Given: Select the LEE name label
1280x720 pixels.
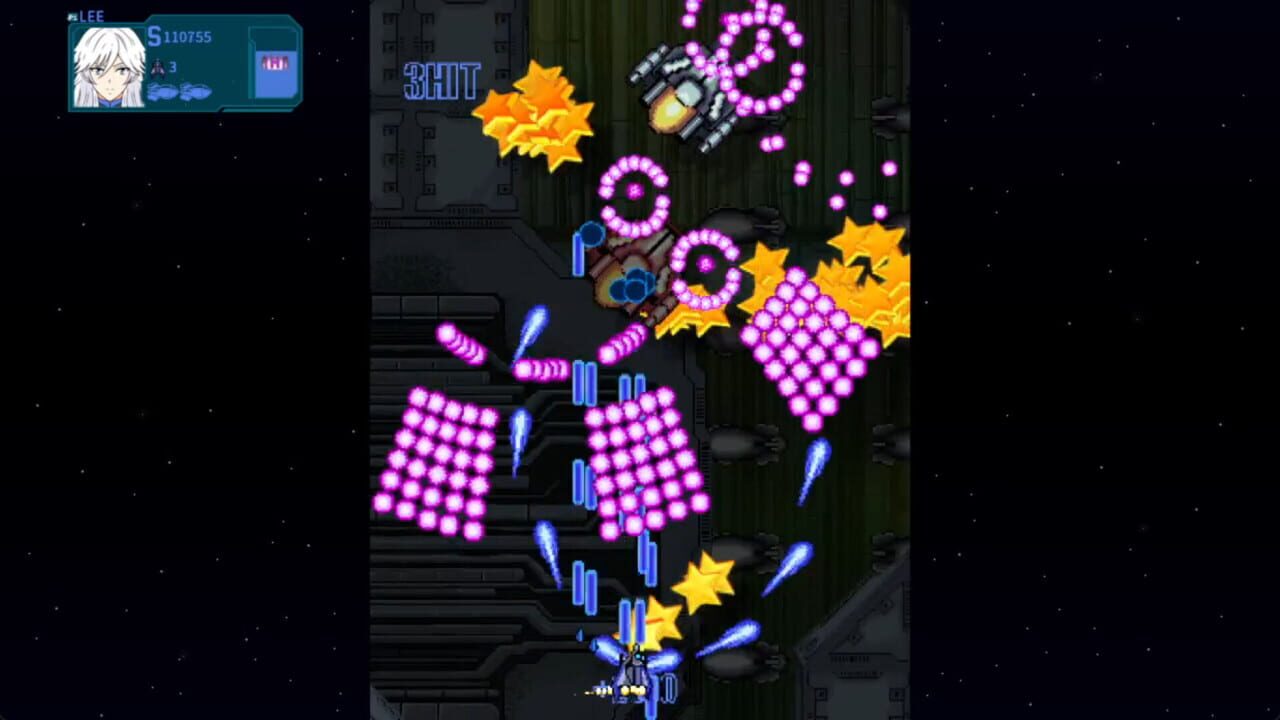Looking at the screenshot, I should pyautogui.click(x=91, y=16).
